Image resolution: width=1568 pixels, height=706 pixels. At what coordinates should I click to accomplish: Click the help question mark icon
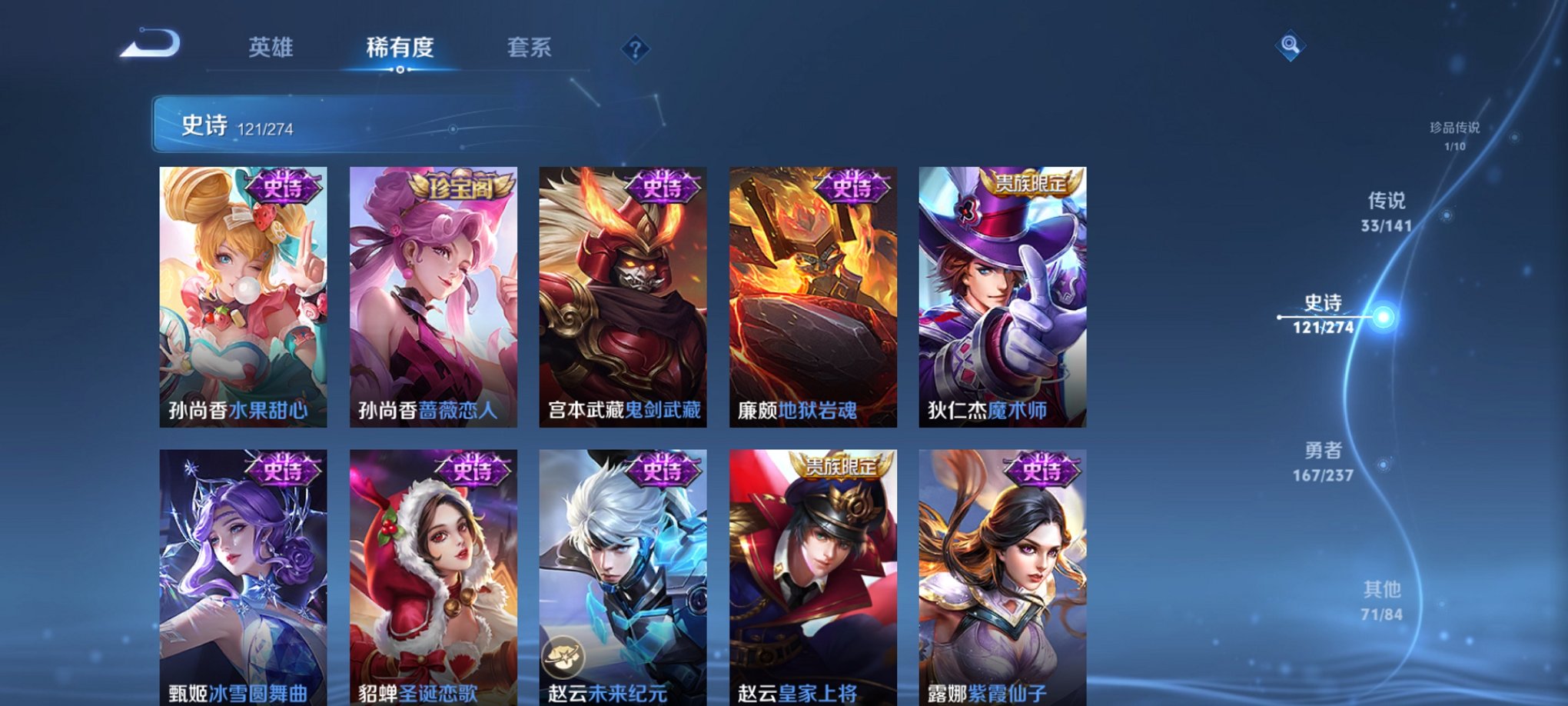coord(634,48)
